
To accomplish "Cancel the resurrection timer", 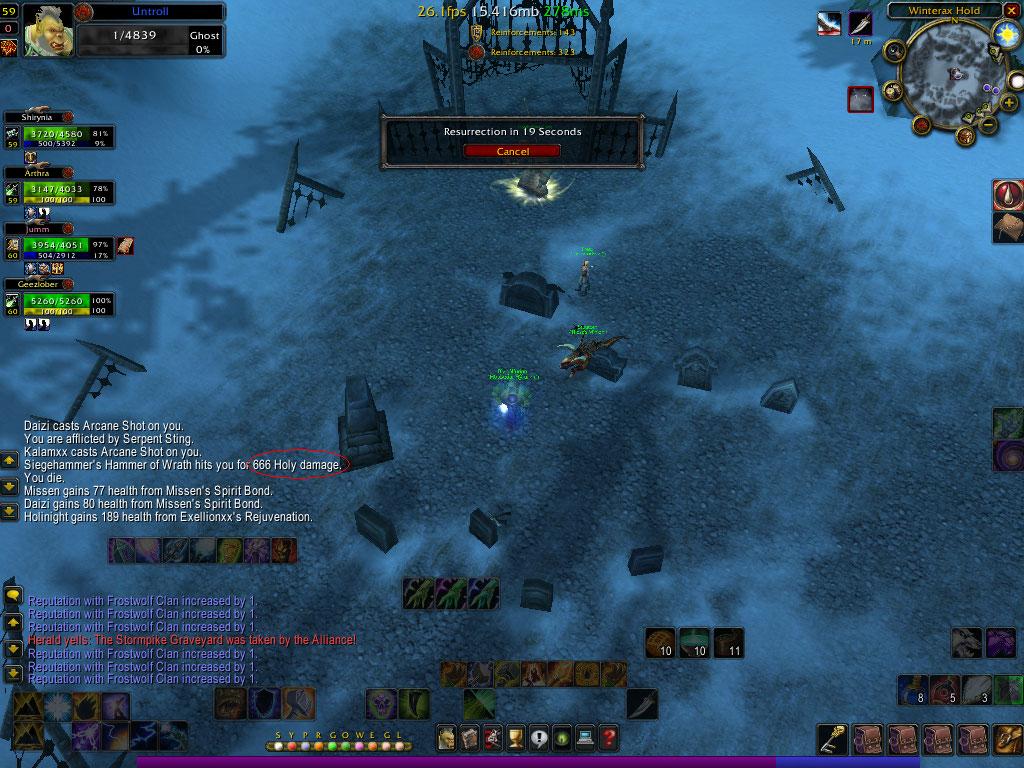I will click(512, 151).
